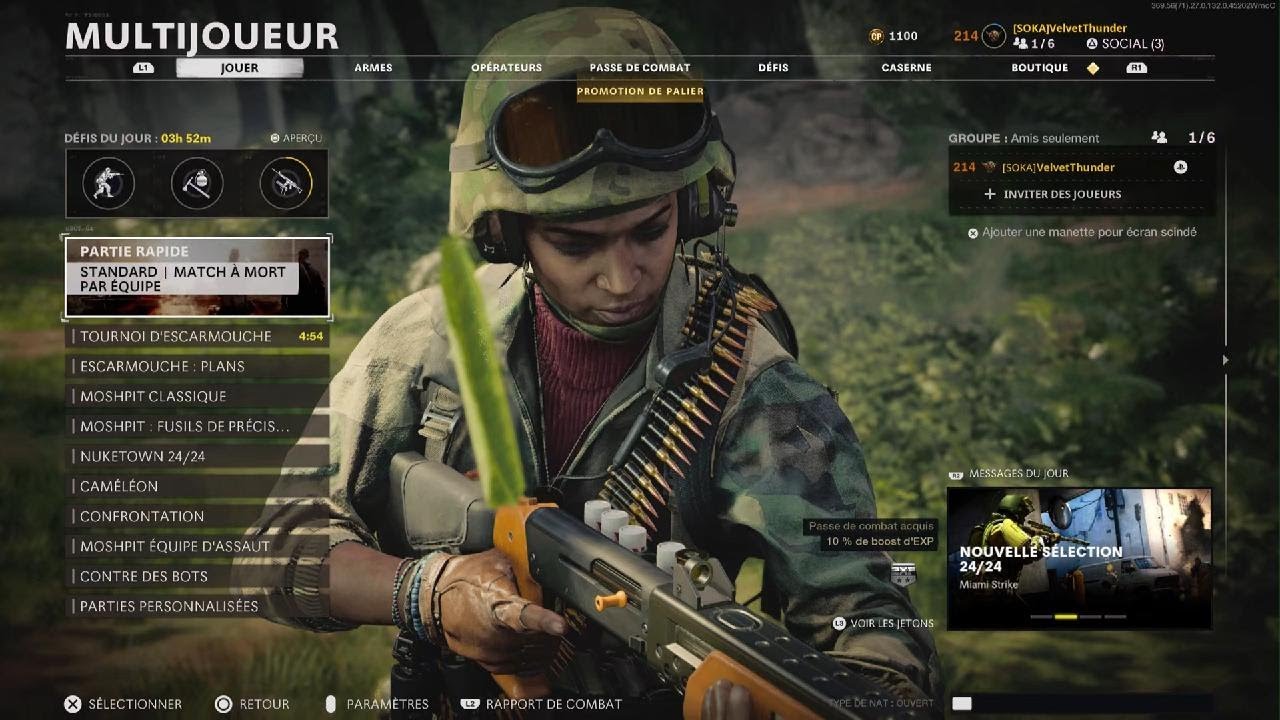The height and width of the screenshot is (720, 1280).
Task: Open the Nouvelle Sélection 24/24 message
Action: (x=1079, y=558)
